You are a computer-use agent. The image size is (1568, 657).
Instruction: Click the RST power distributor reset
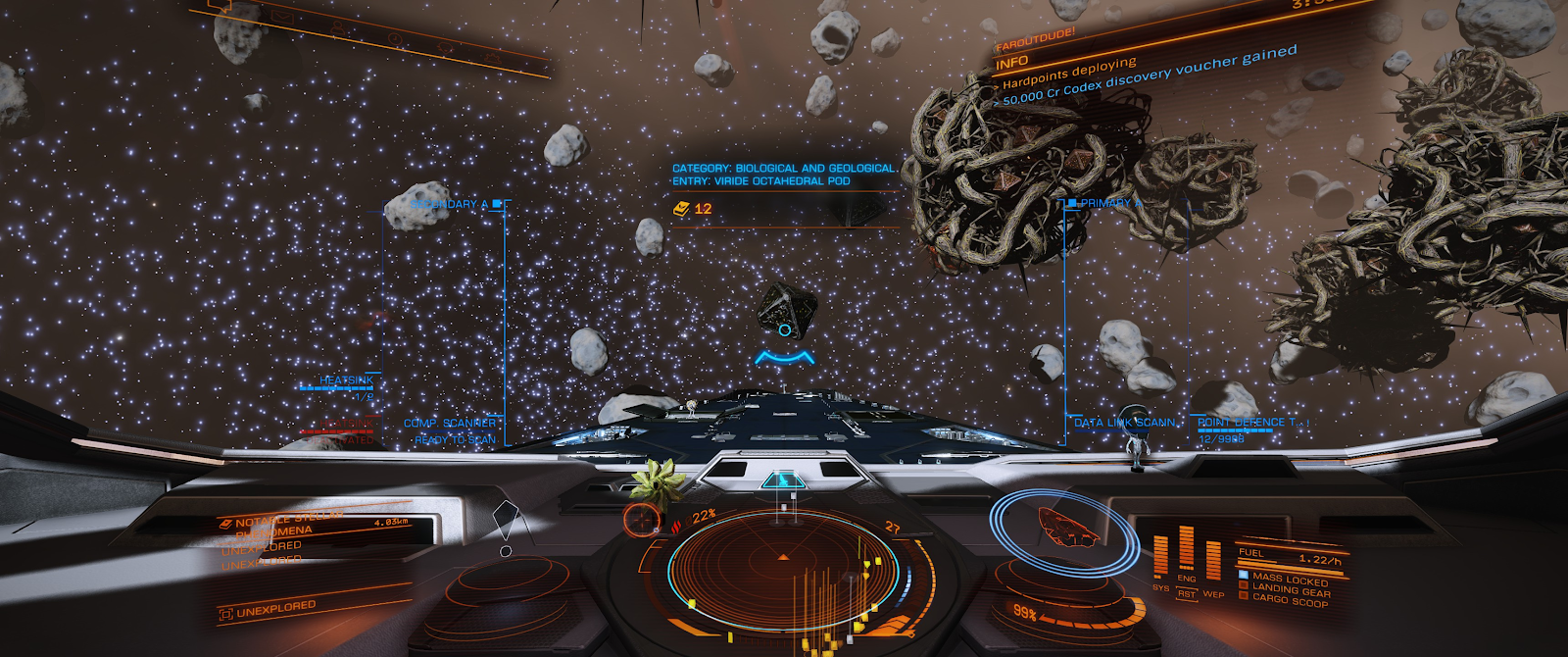tap(1187, 594)
